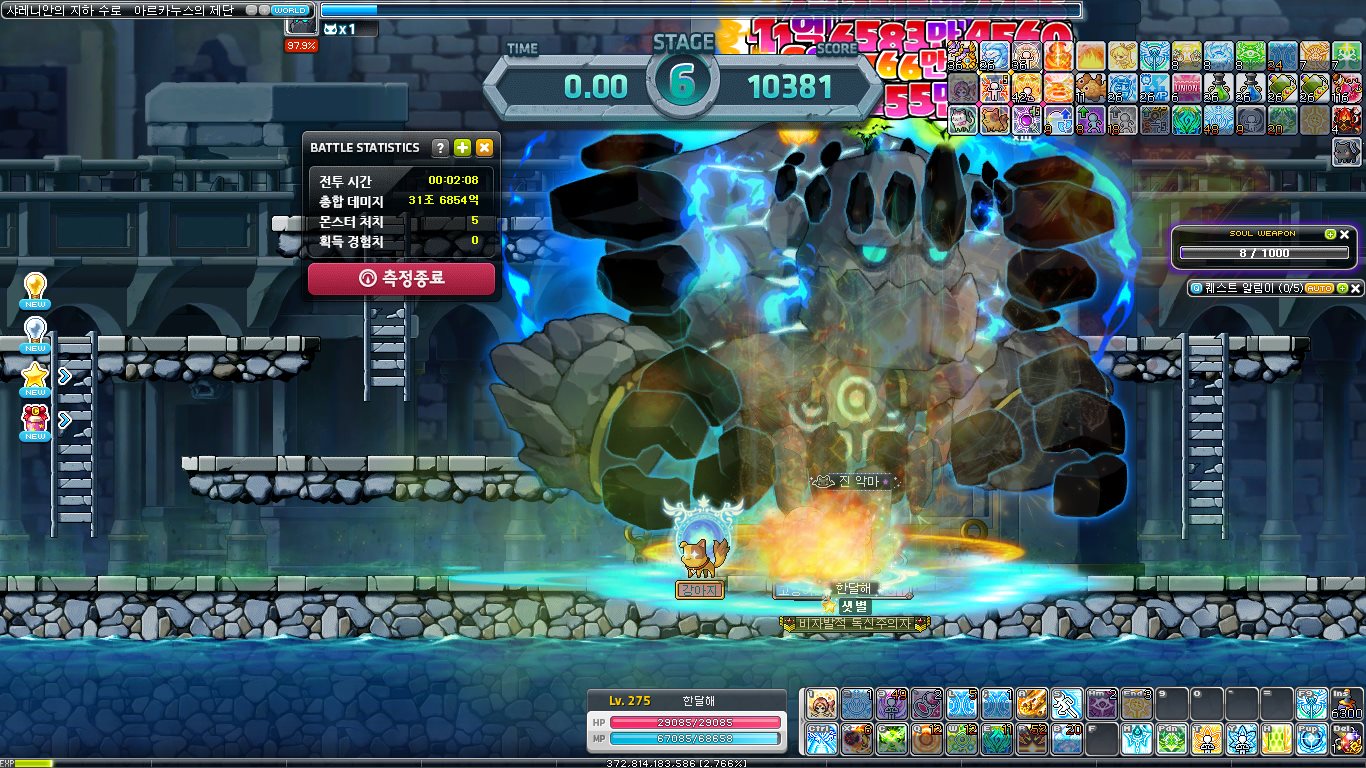
Task: Use the gem item on the Del slot
Action: coord(1347,739)
